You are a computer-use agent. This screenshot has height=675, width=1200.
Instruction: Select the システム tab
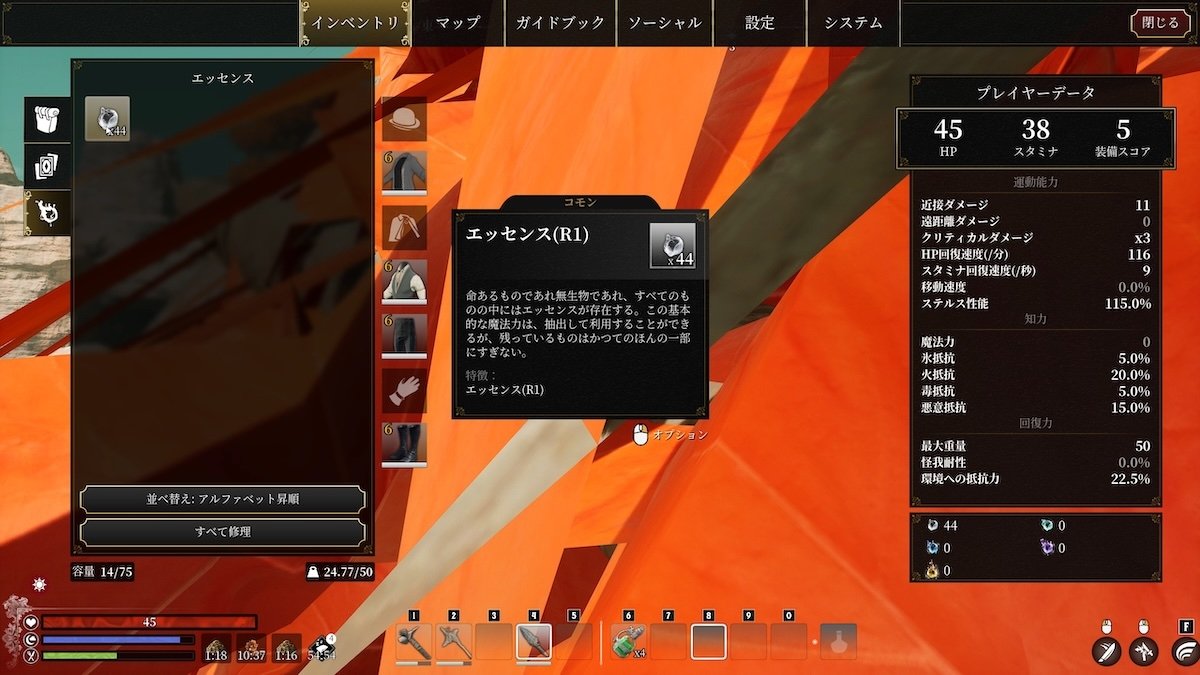tap(854, 23)
